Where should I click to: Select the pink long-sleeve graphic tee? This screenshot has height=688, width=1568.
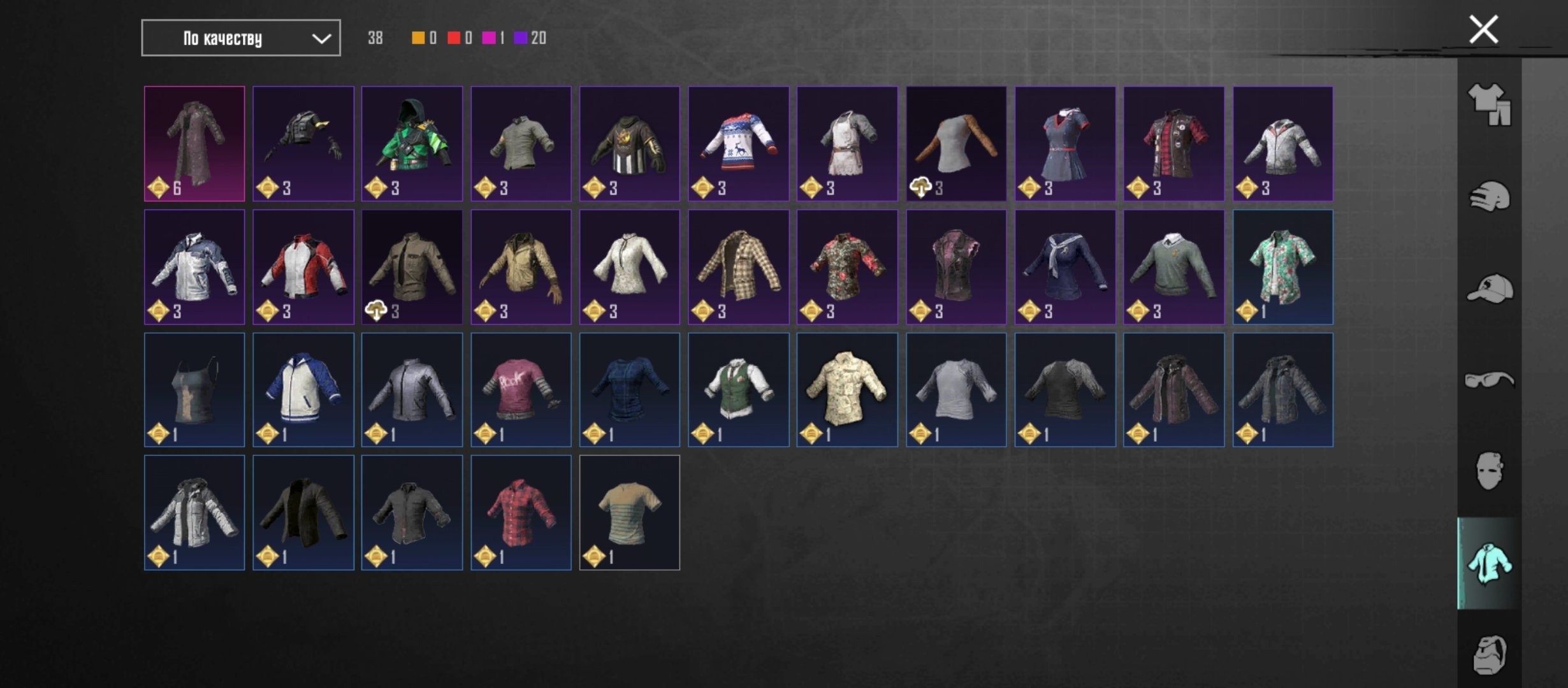coord(521,390)
